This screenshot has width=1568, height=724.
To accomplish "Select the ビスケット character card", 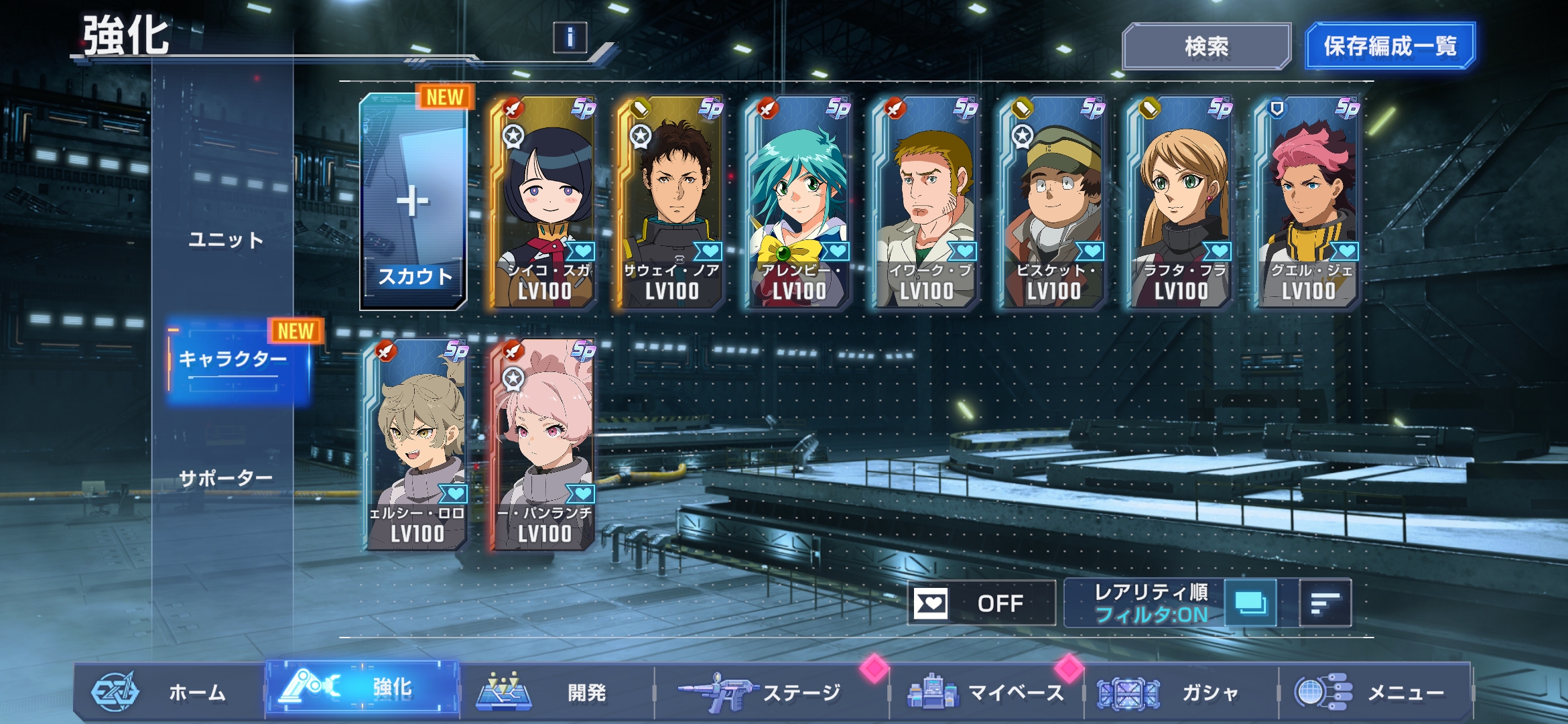I will coord(1053,202).
